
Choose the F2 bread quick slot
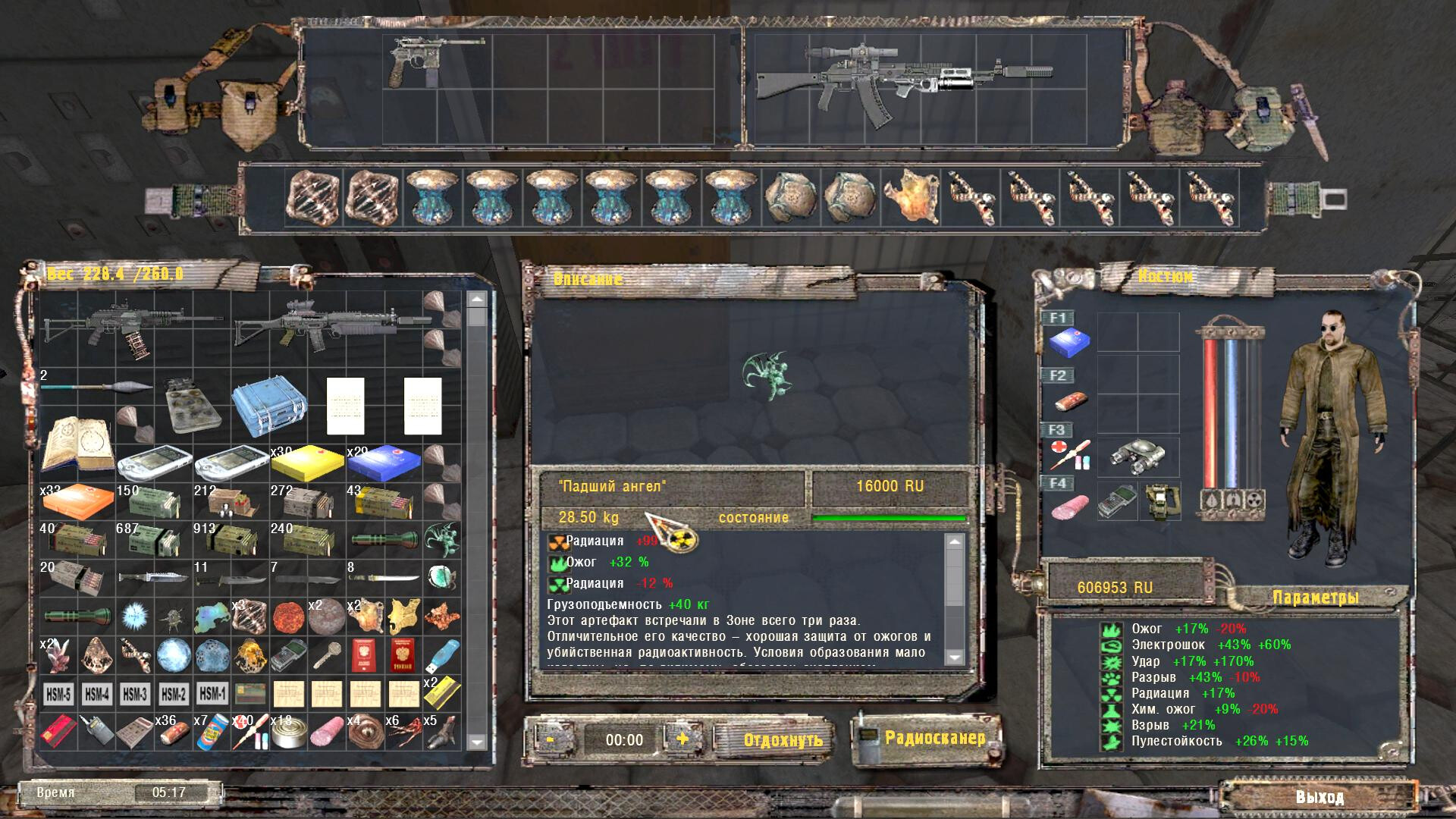[1070, 400]
